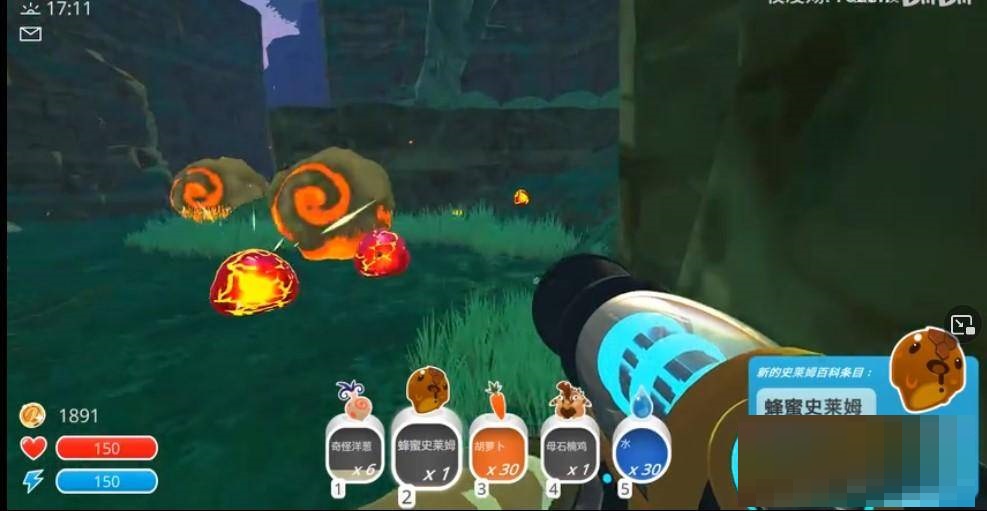Switch to the water 水 tank slot
The height and width of the screenshot is (511, 987).
pyautogui.click(x=640, y=449)
